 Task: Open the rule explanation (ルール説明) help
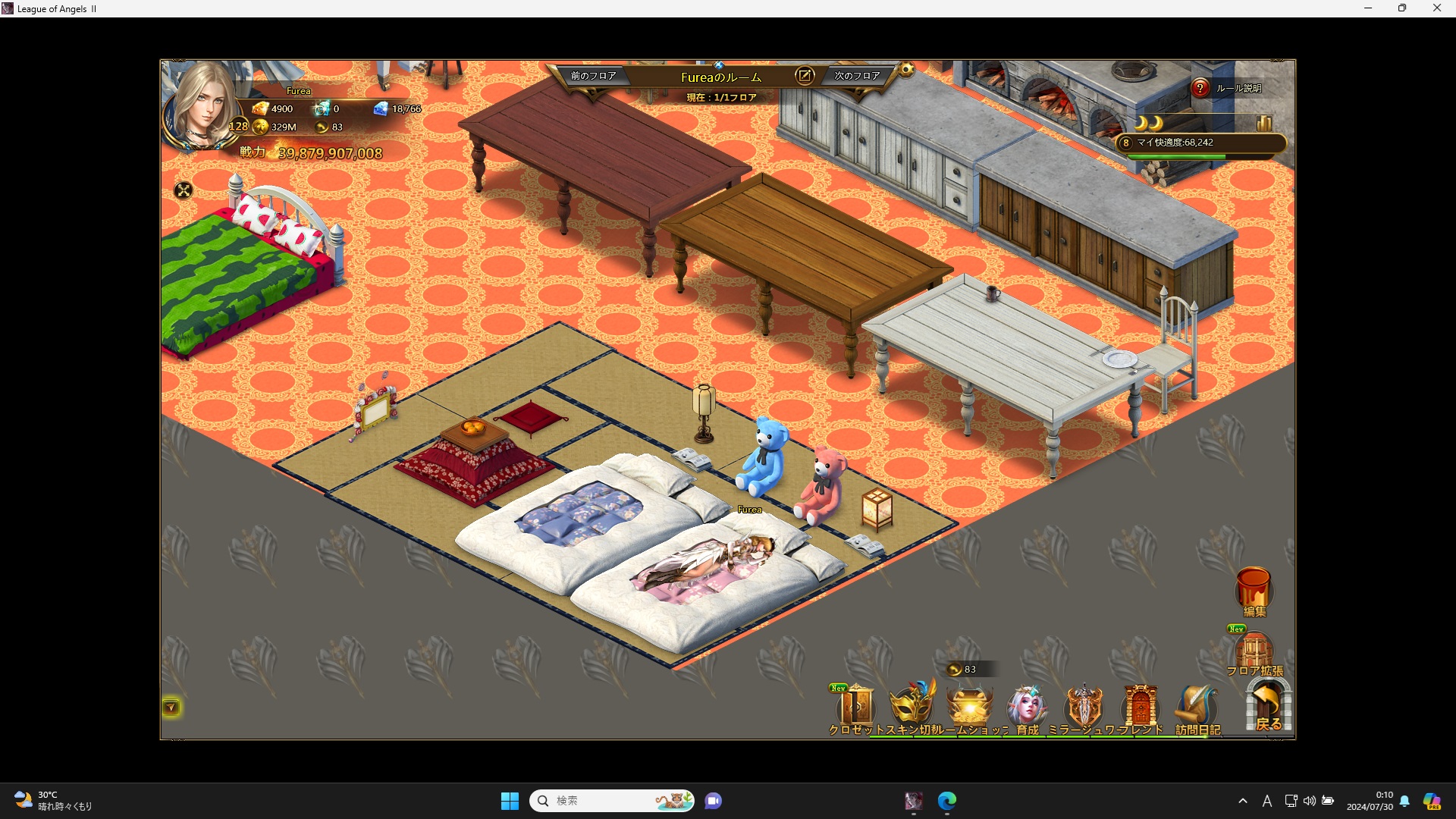coord(1200,88)
